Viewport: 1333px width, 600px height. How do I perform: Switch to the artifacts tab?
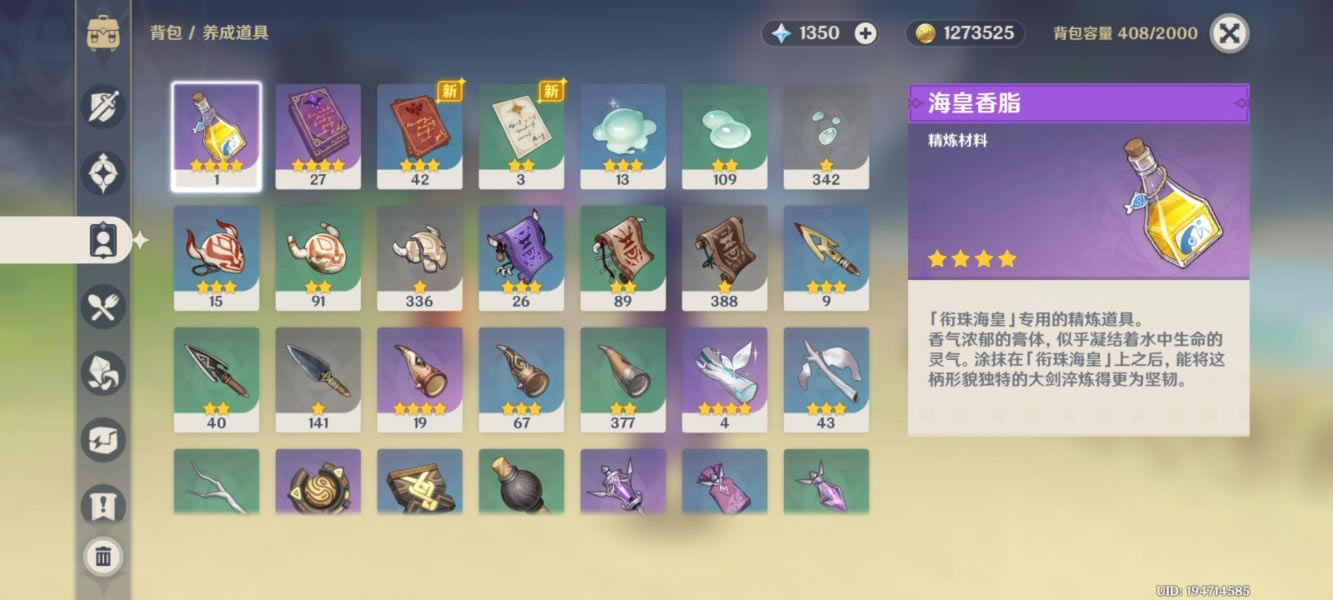pyautogui.click(x=103, y=172)
